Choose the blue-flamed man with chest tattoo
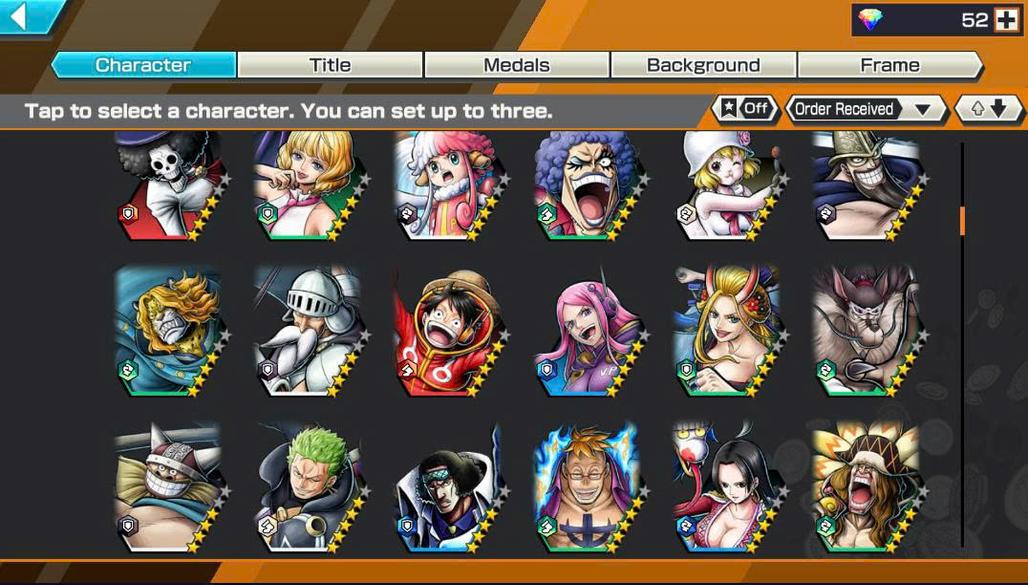The image size is (1028, 585). 586,486
